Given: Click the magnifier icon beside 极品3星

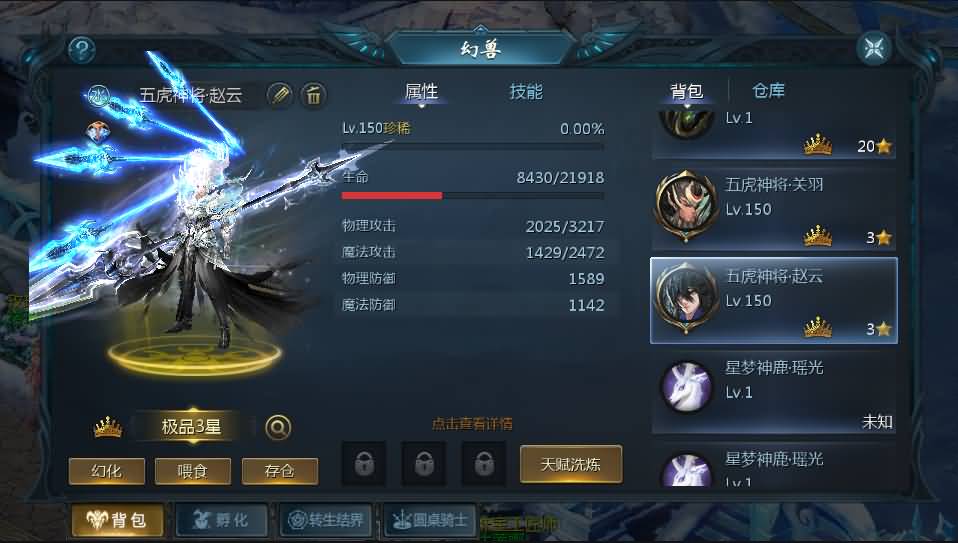Looking at the screenshot, I should click(278, 427).
